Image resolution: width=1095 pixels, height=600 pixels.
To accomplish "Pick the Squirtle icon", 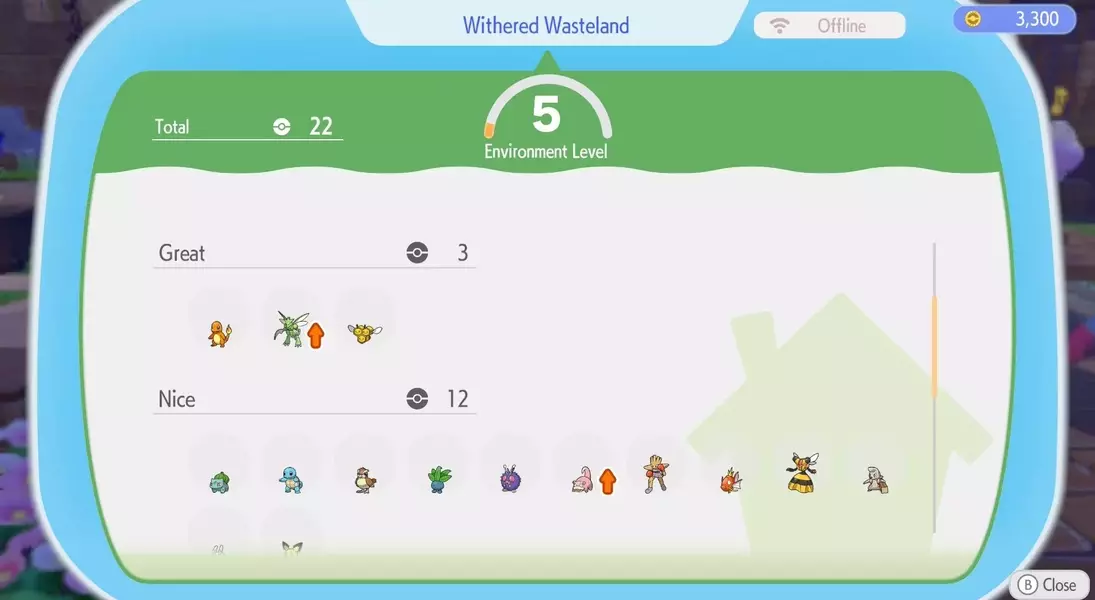I will 291,479.
